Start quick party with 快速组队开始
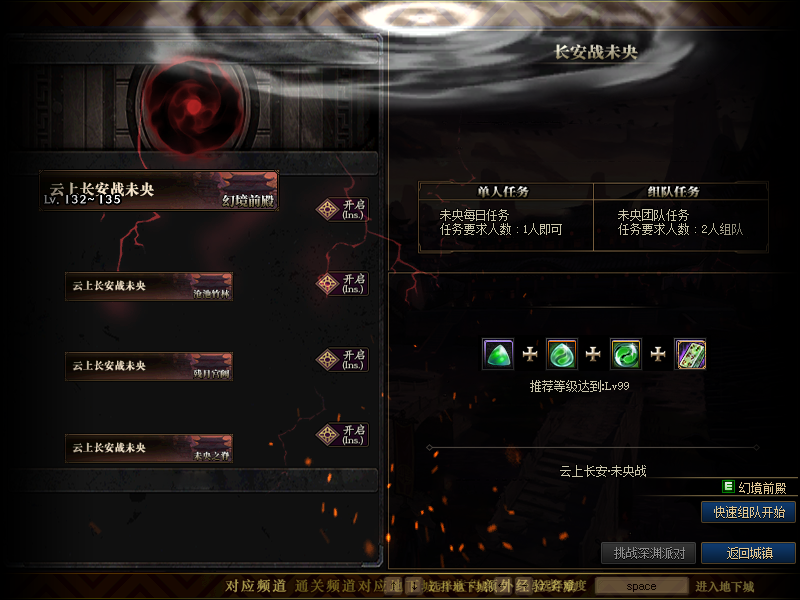This screenshot has height=600, width=800. [x=748, y=512]
